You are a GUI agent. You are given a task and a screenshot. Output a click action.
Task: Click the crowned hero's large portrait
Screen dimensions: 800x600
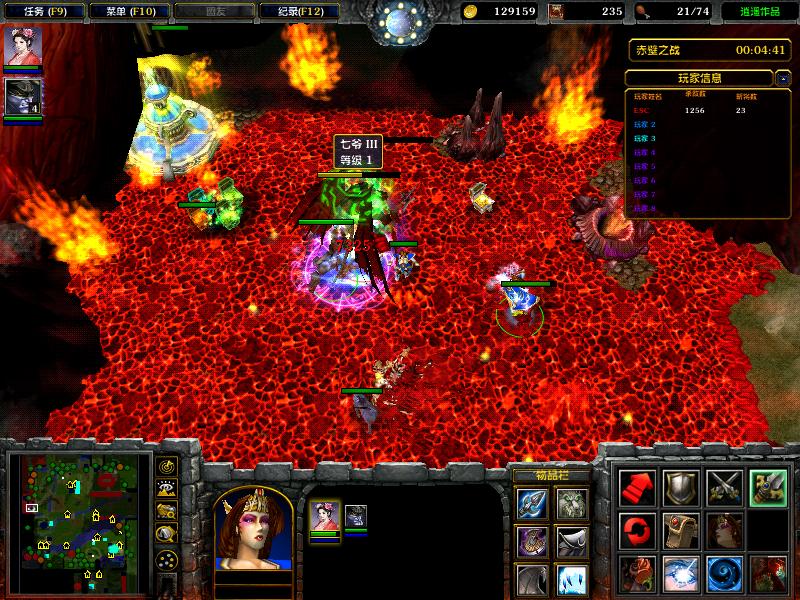(253, 528)
